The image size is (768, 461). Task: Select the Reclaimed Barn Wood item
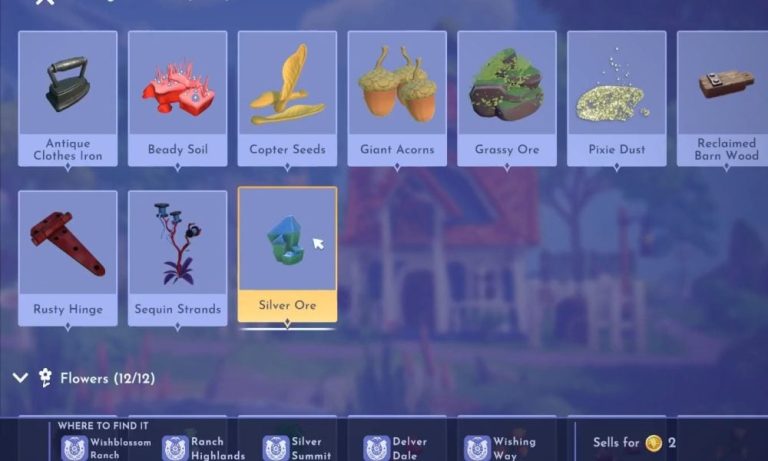[x=722, y=97]
